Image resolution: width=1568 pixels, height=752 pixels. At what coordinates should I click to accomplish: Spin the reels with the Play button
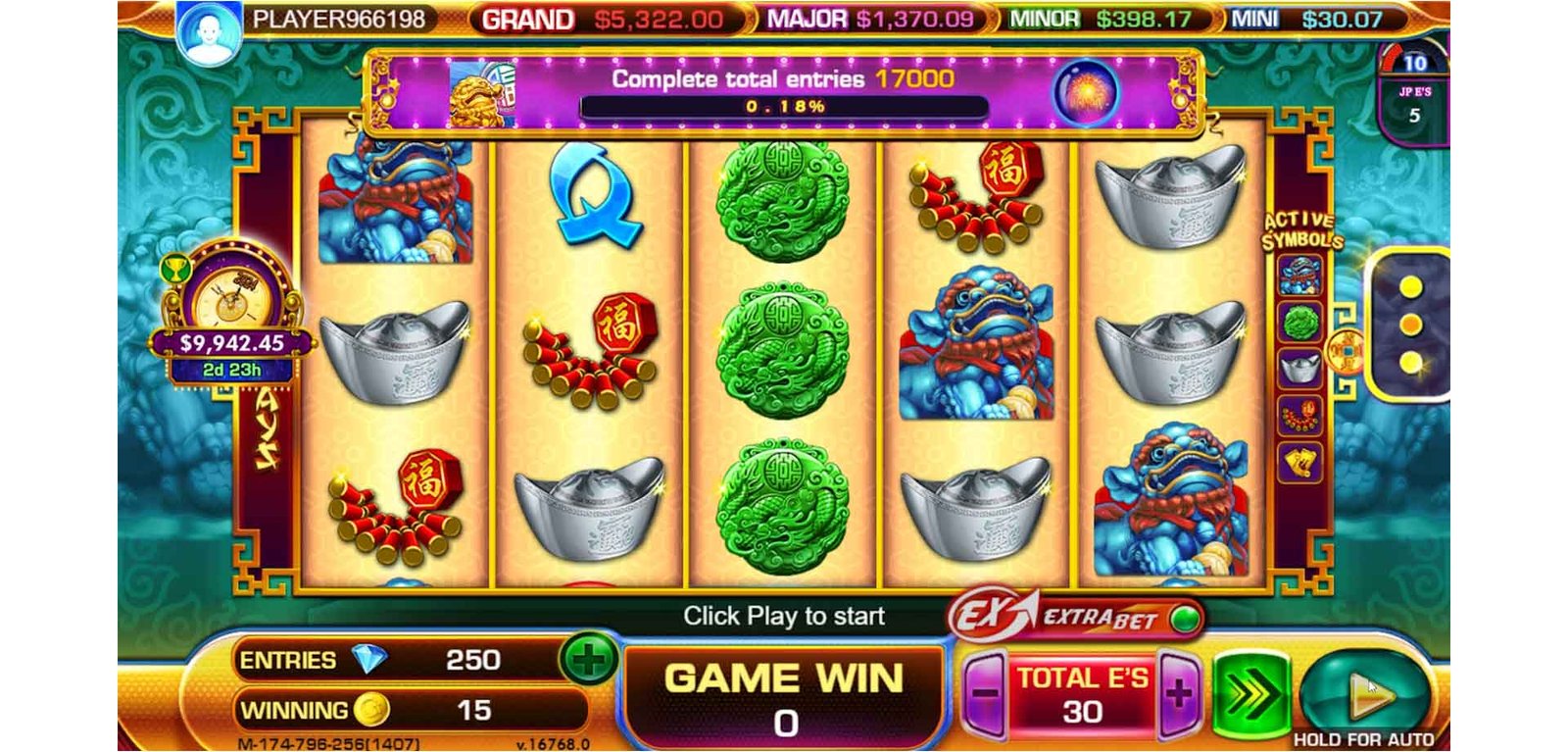coord(1364,694)
